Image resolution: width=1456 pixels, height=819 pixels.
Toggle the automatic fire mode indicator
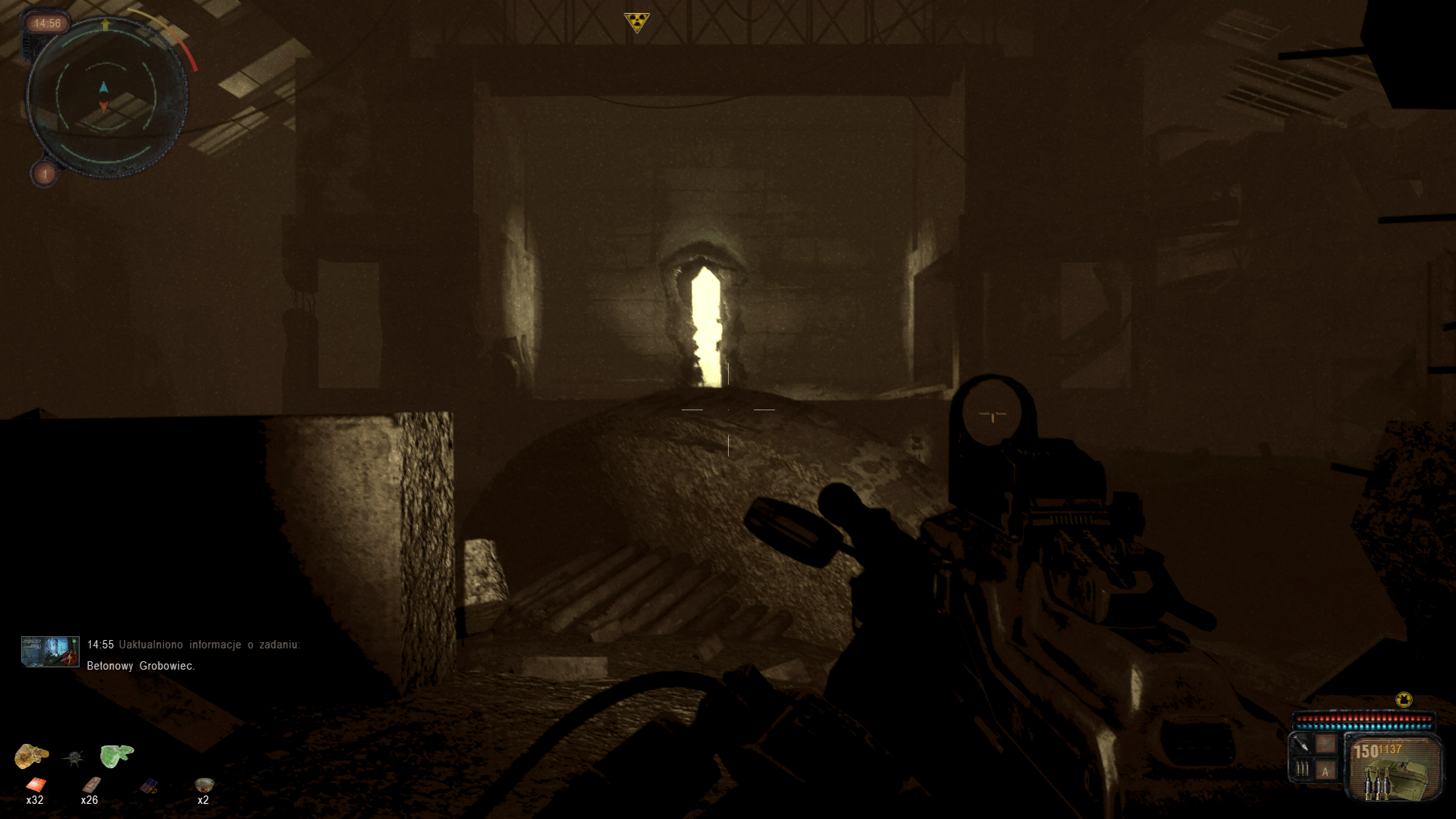coord(1326,771)
